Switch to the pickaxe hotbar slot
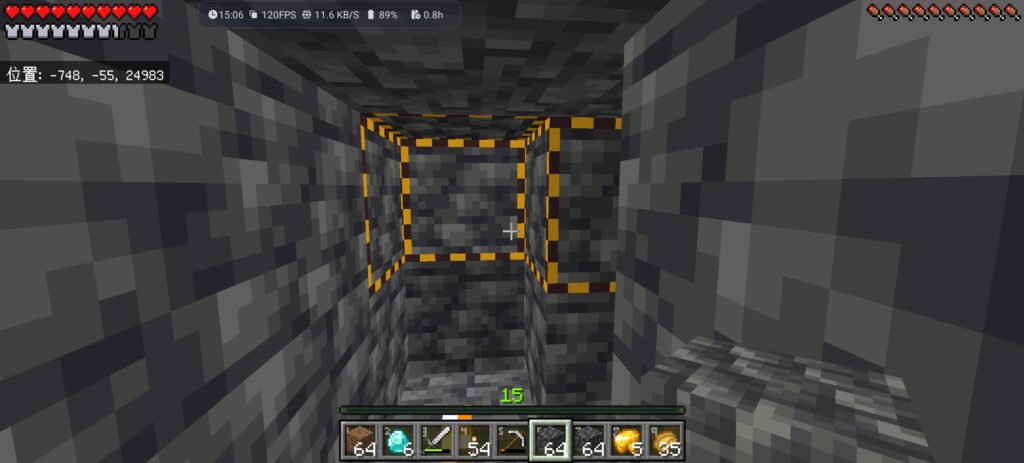Viewport: 1024px width, 463px height. (512, 439)
